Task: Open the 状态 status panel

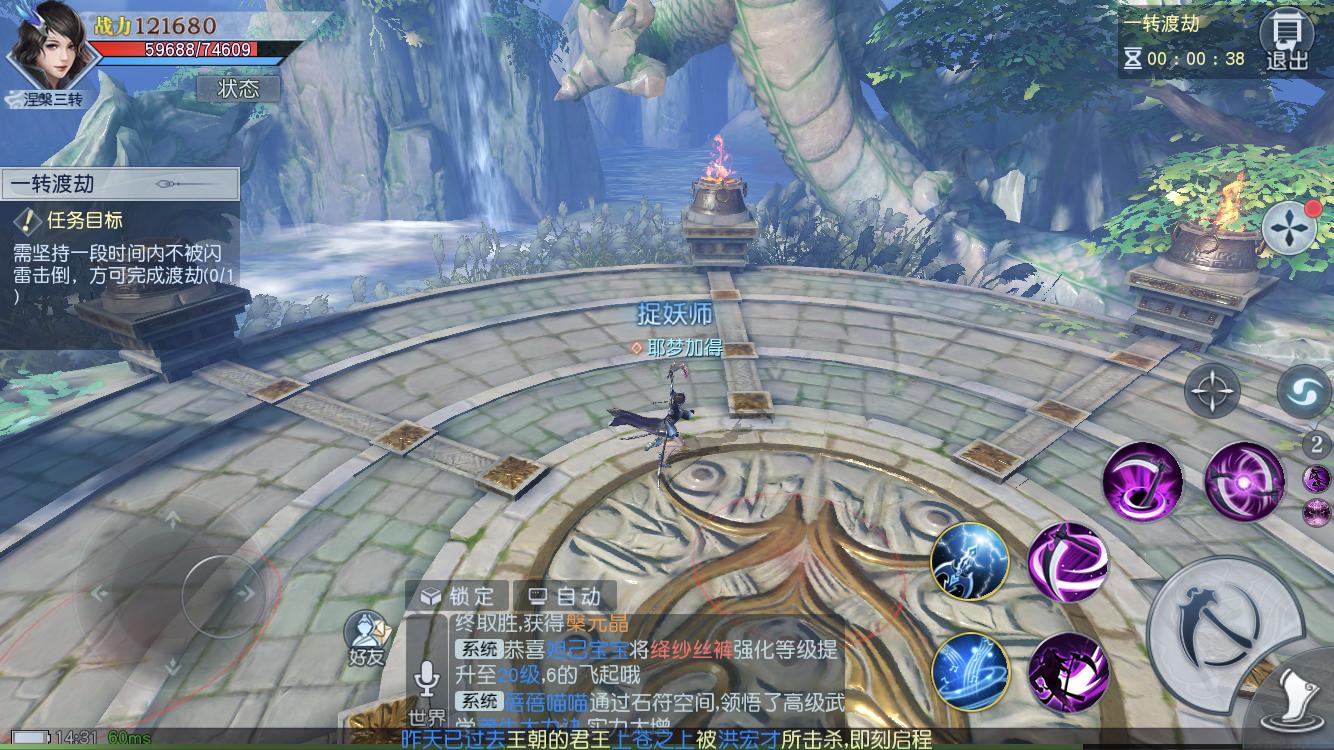Action: click(238, 89)
